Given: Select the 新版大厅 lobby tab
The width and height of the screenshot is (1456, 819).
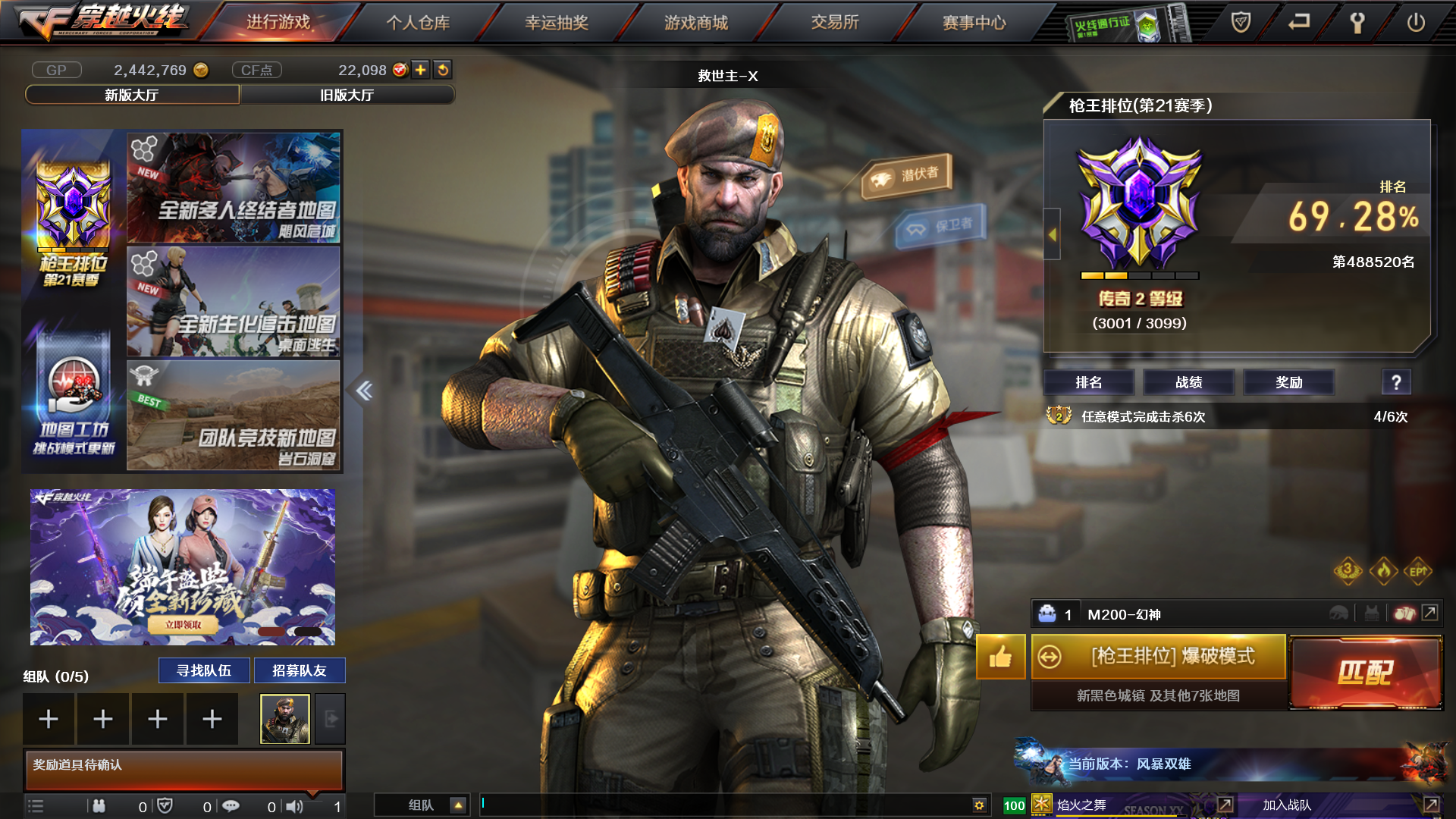Looking at the screenshot, I should pyautogui.click(x=132, y=95).
